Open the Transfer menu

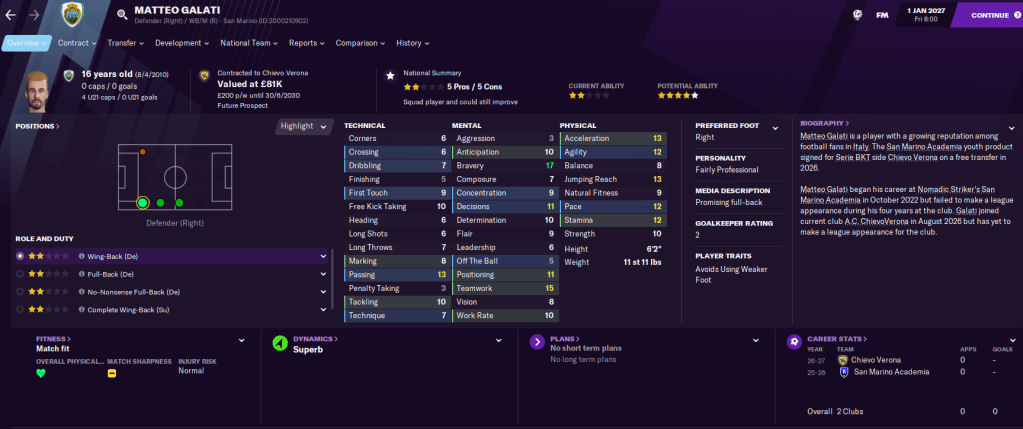[125, 43]
